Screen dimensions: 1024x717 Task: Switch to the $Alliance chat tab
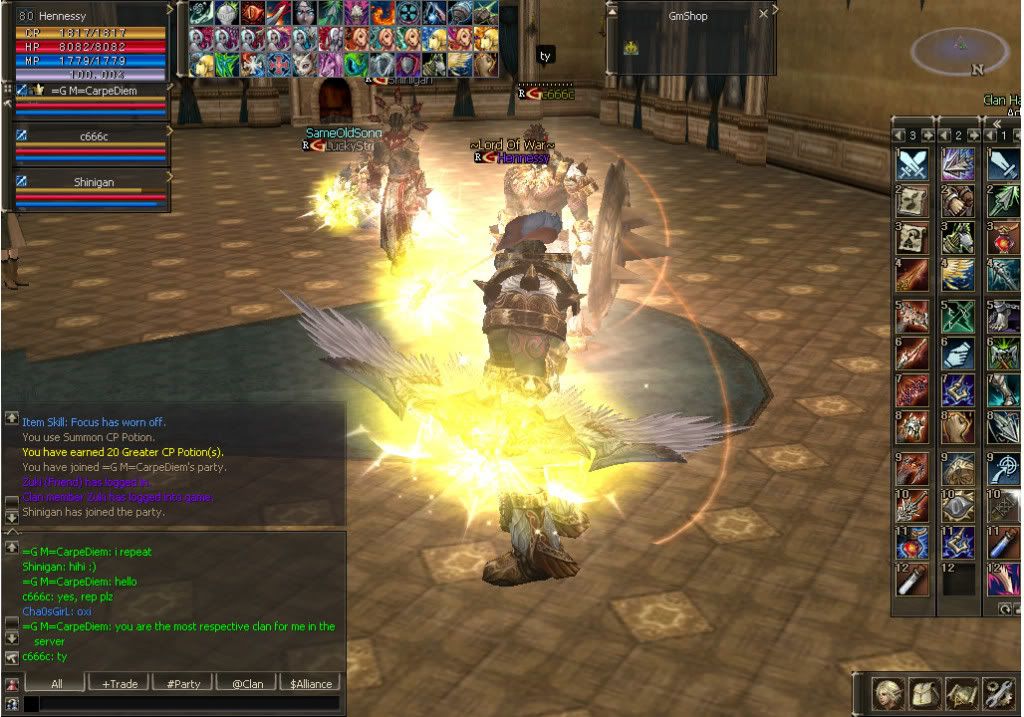[311, 683]
